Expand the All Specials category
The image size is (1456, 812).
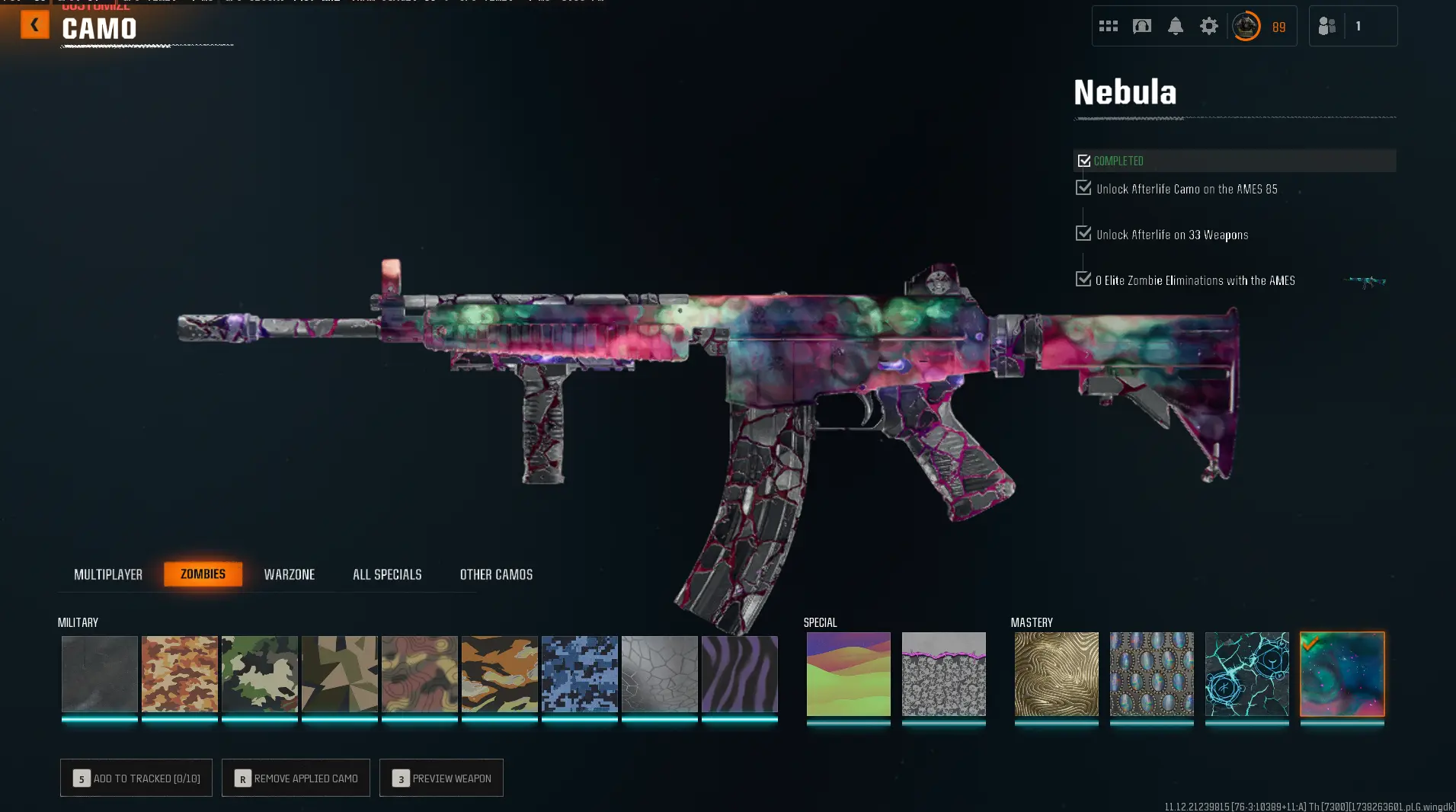click(387, 574)
